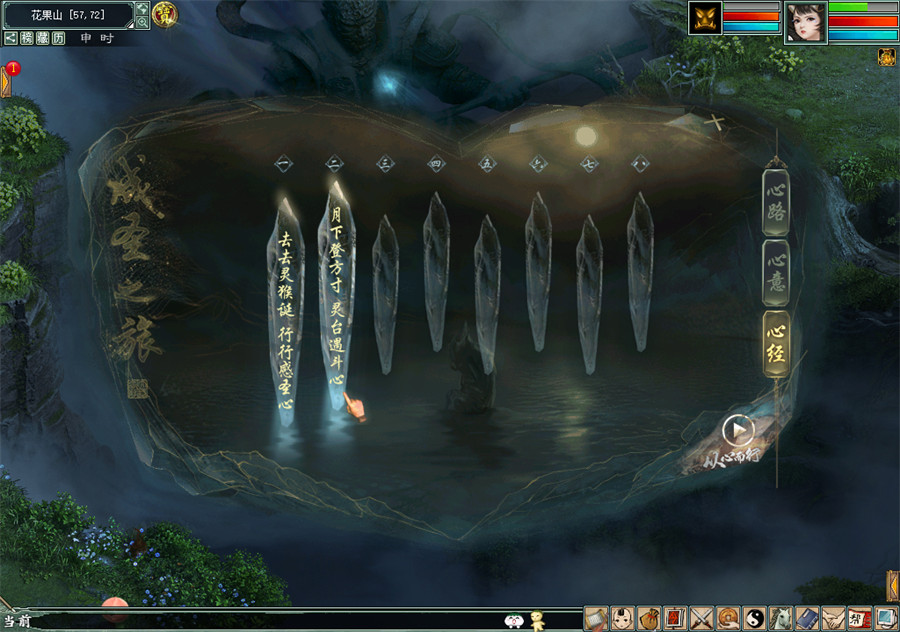Screen dimensions: 900x632
Task: Open the 历 calendar button
Action: coord(59,38)
